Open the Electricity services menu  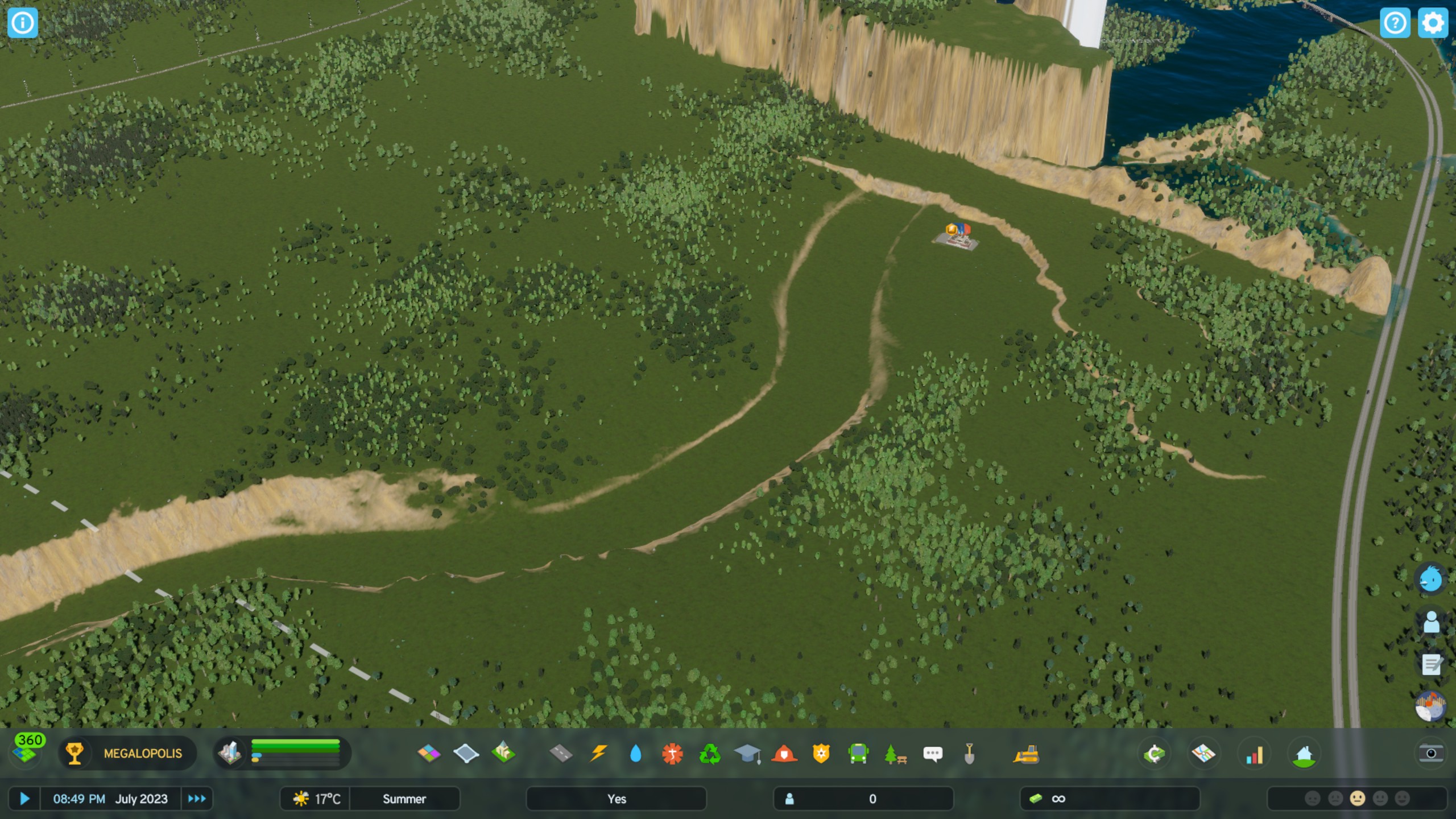click(x=598, y=754)
